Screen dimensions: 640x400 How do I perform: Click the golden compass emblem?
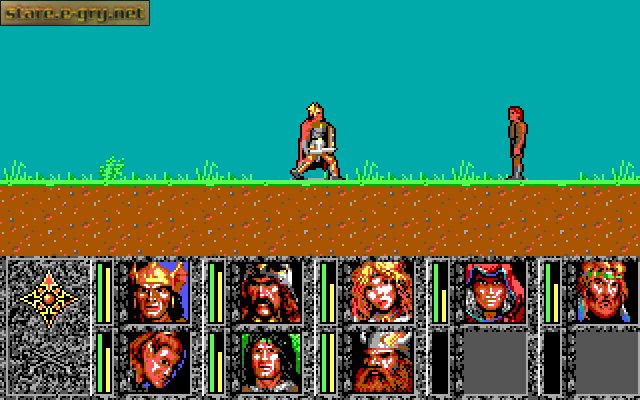coord(47,296)
